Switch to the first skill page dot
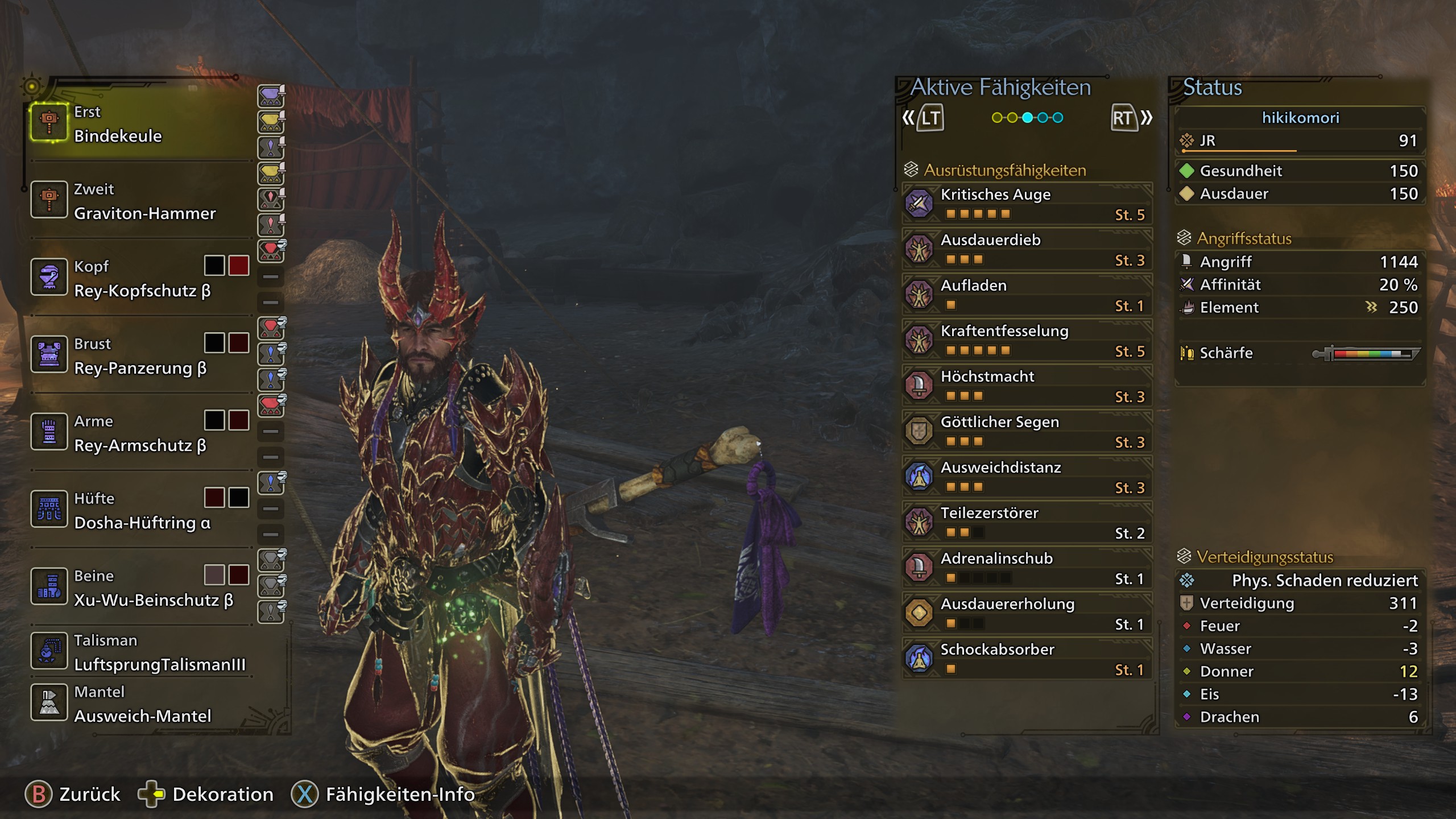This screenshot has width=1456, height=819. coord(997,118)
